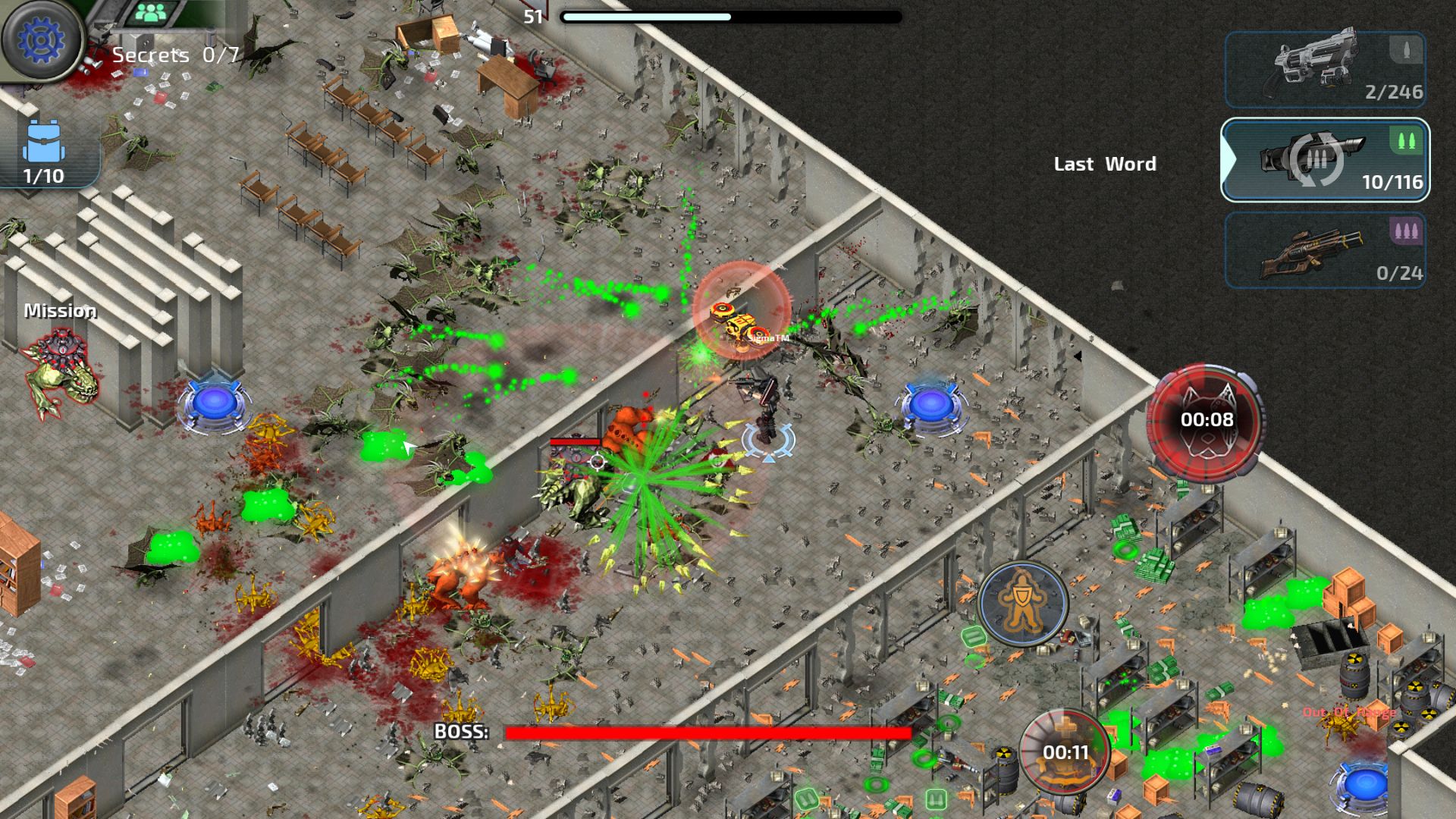Use the turret ability on cooldown
1456x819 pixels.
coord(1065,751)
